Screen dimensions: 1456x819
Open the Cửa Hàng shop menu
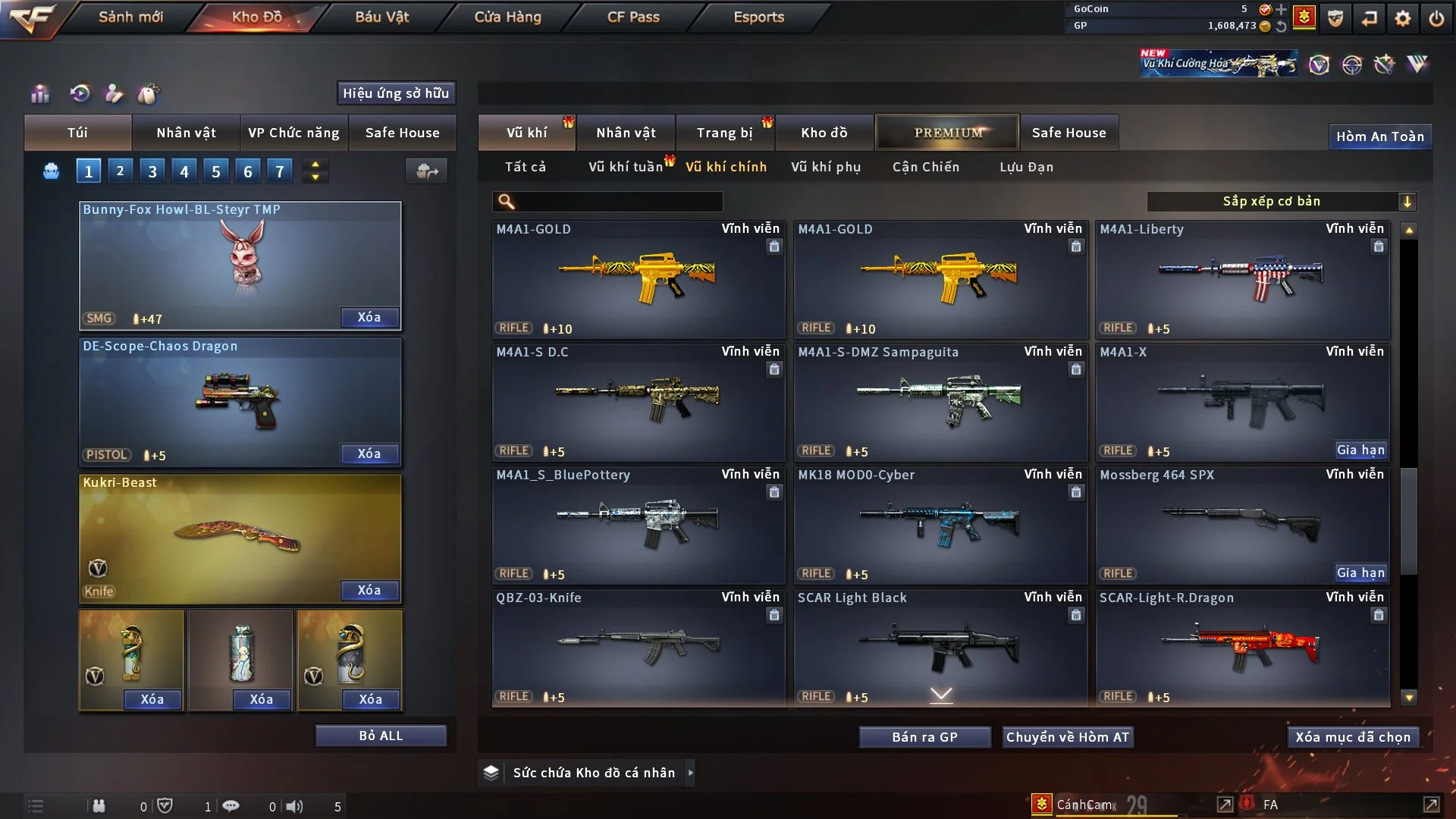point(507,17)
